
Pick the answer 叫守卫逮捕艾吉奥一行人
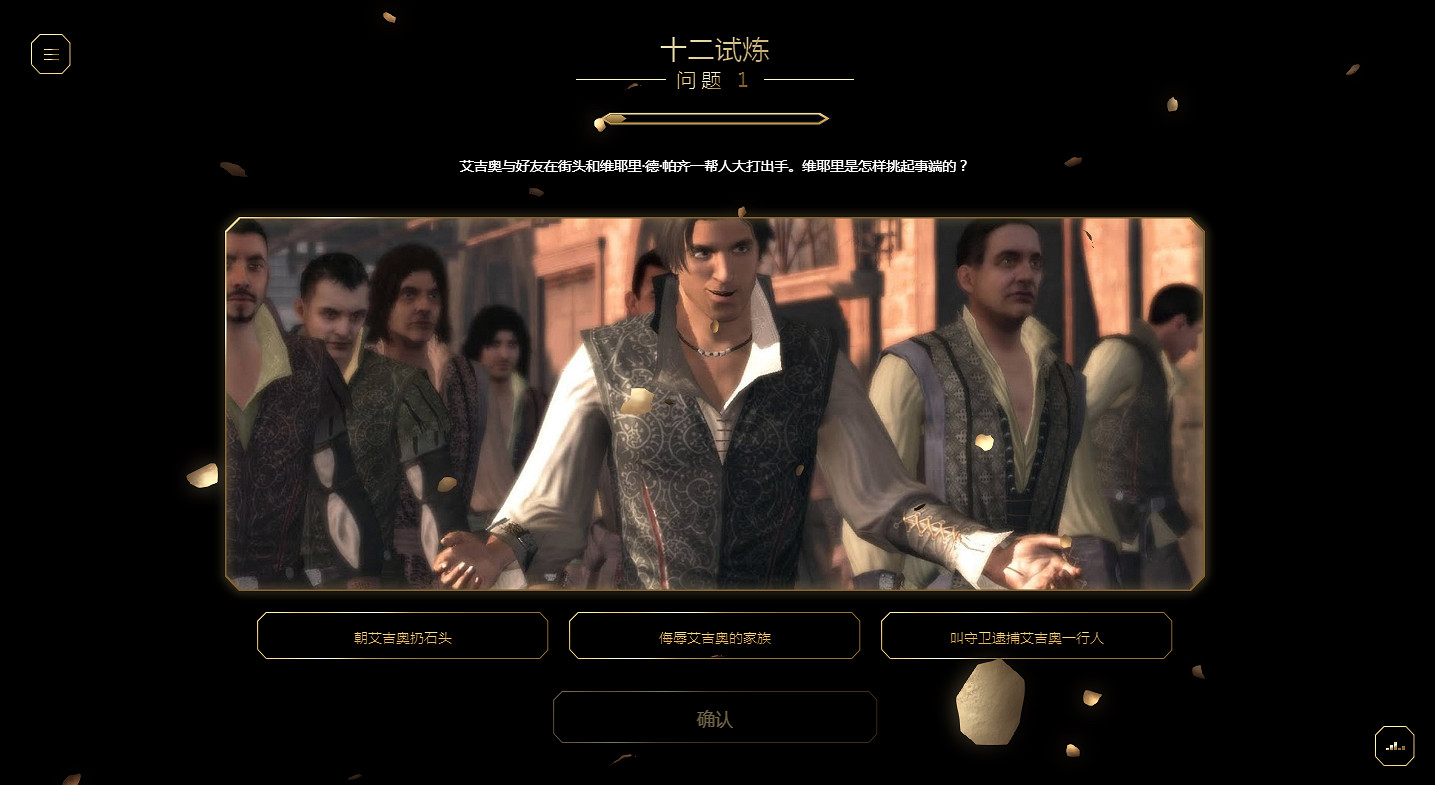(1026, 635)
